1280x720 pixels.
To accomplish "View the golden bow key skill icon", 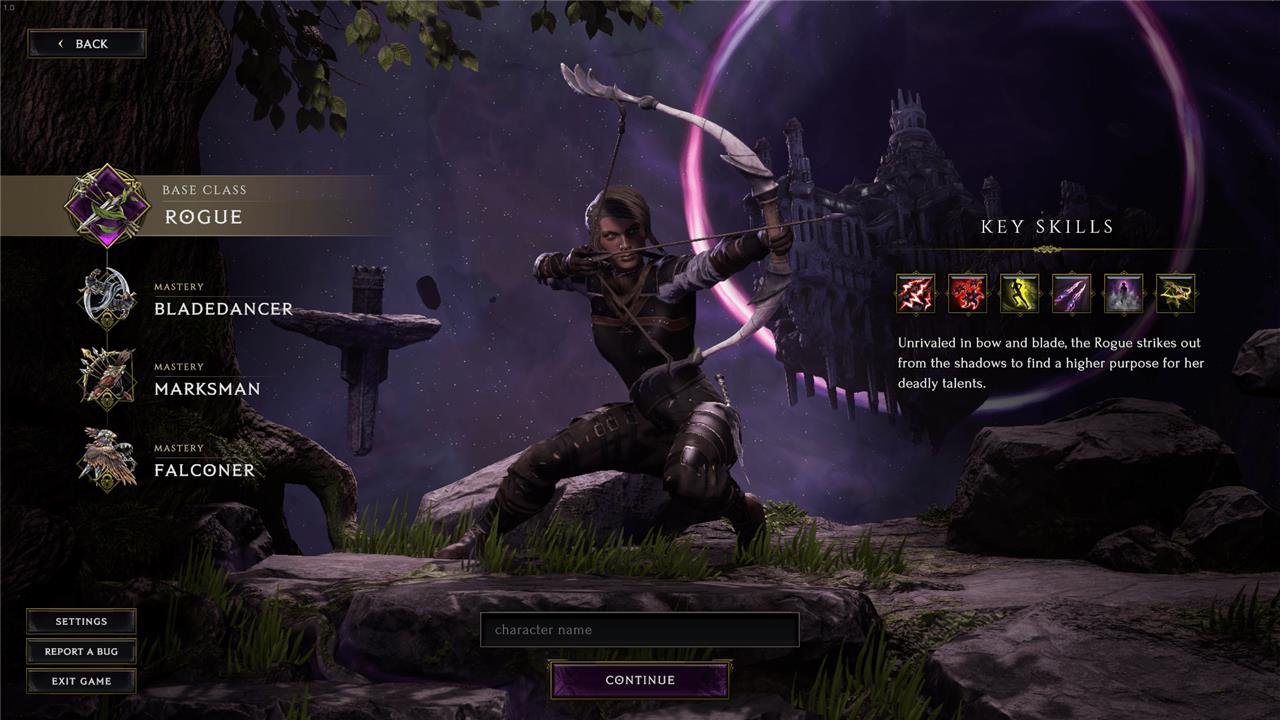I will pos(1176,294).
